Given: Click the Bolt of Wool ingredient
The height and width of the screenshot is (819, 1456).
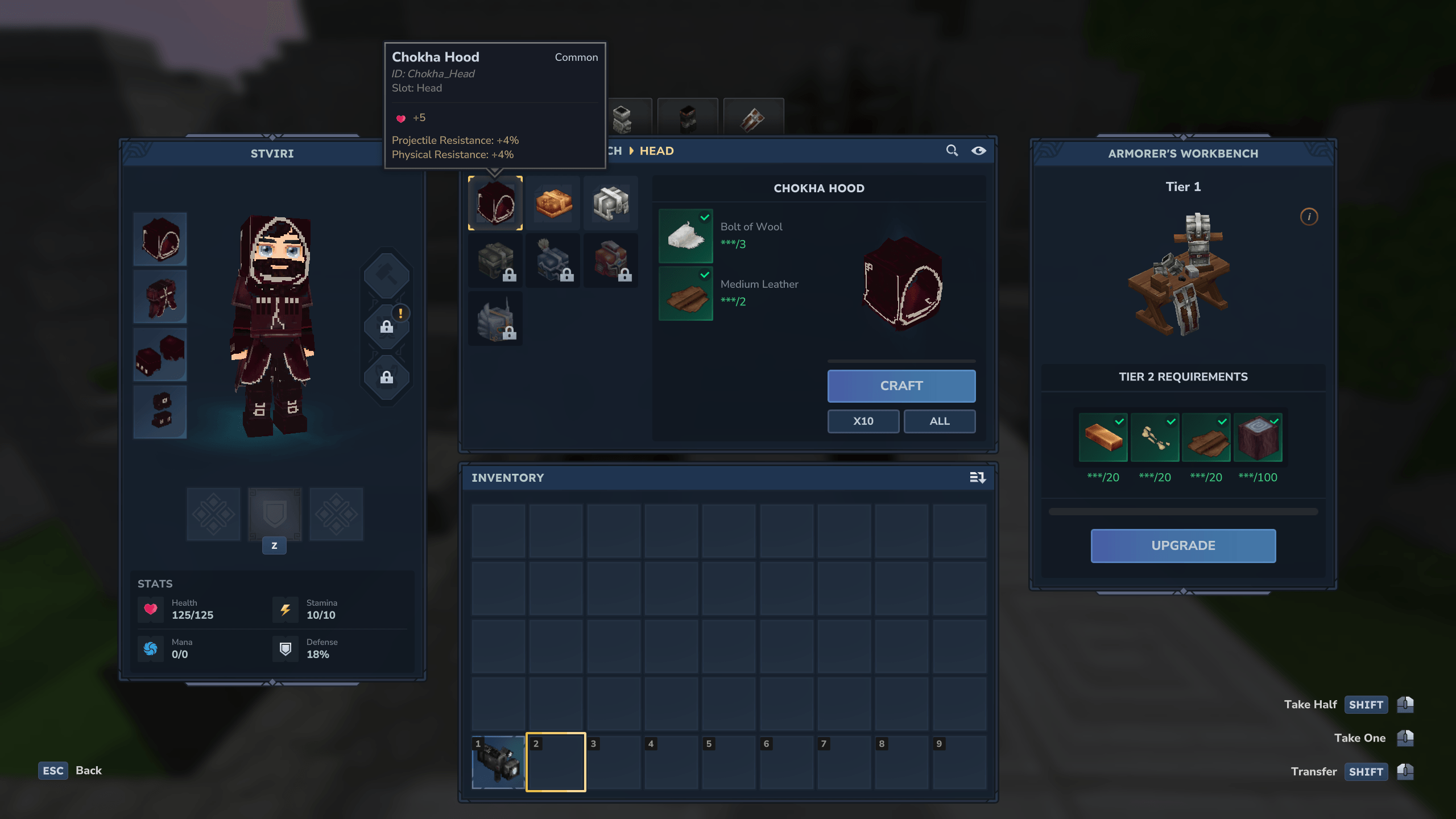Looking at the screenshot, I should [x=685, y=236].
